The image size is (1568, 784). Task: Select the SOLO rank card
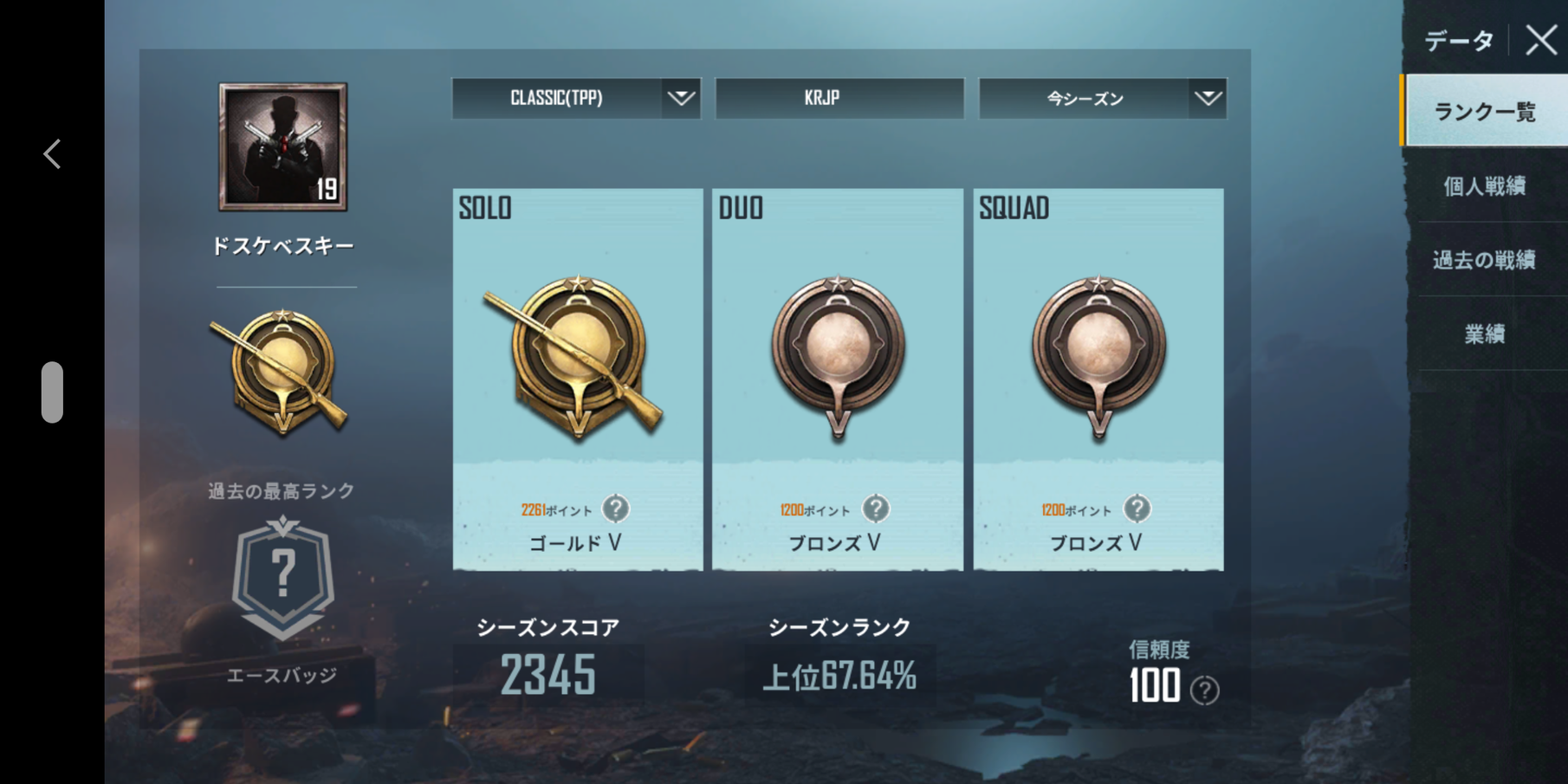578,379
